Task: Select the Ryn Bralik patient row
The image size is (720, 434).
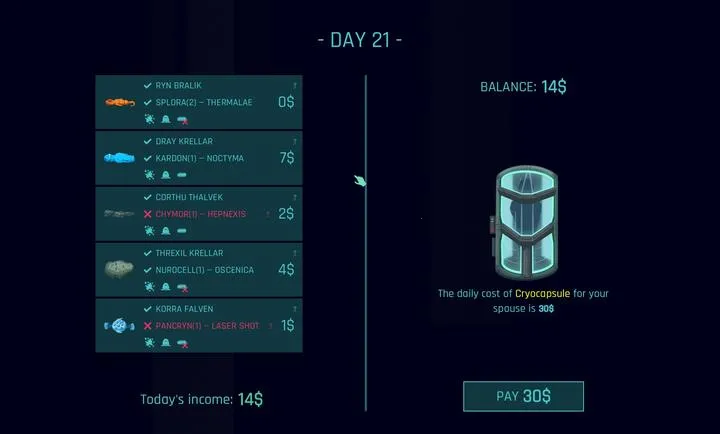Action: 198,102
